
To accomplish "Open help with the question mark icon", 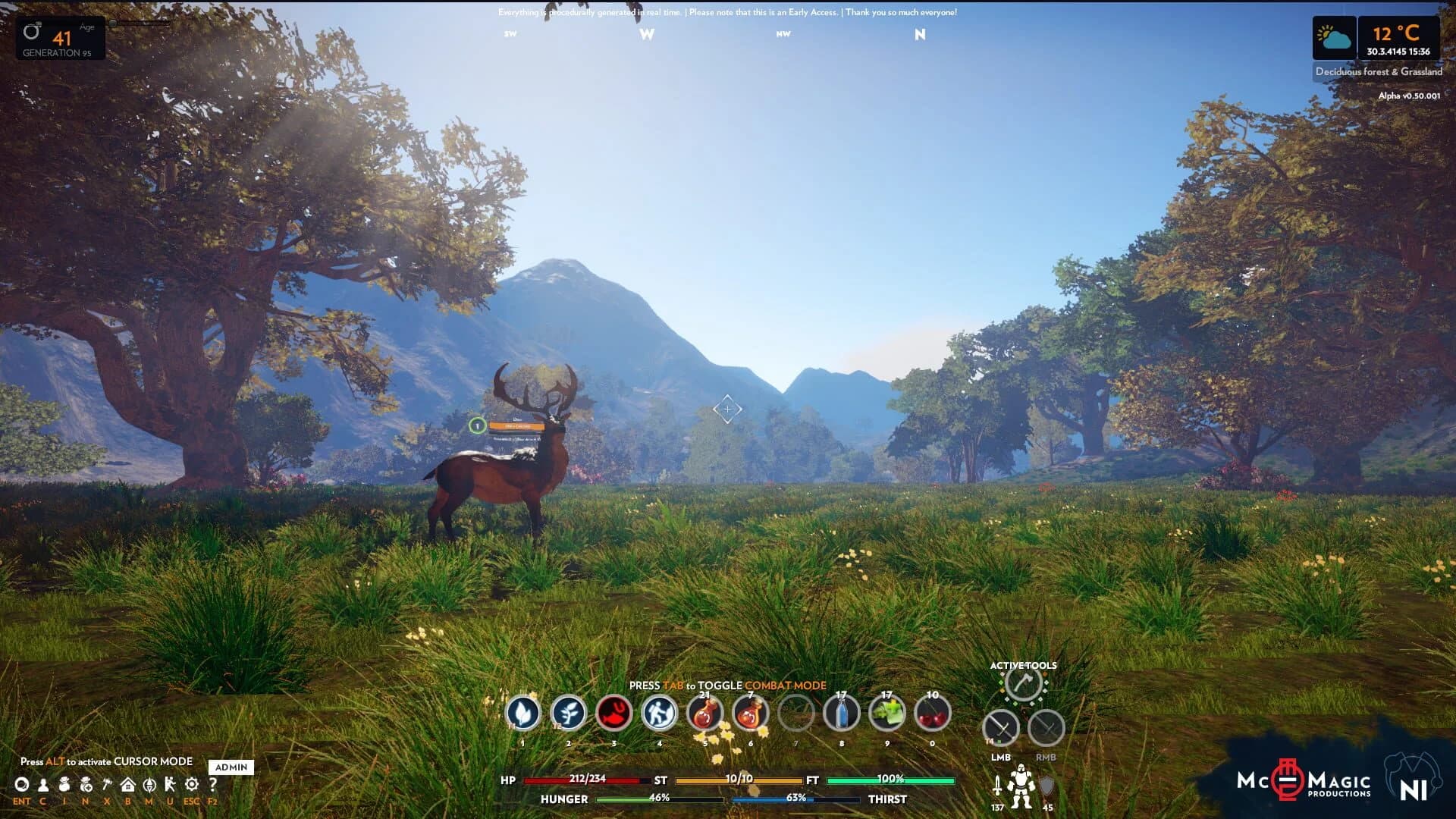I will (212, 786).
